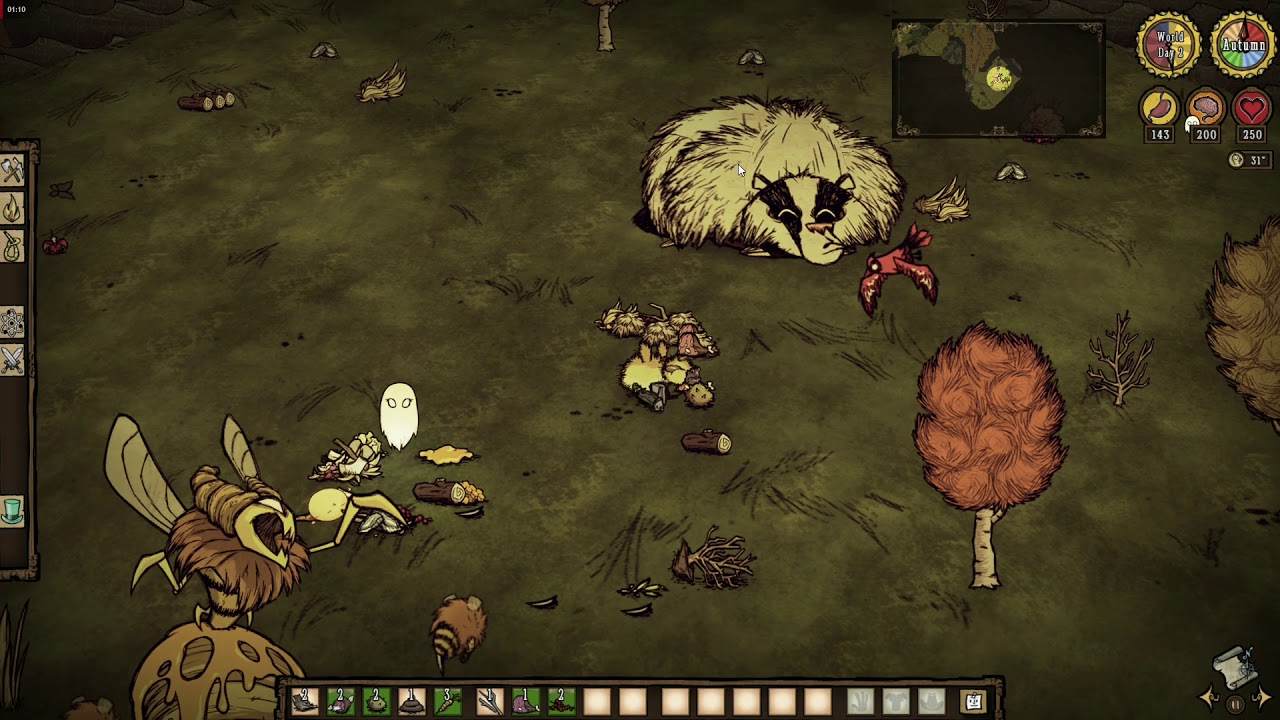Rotate camera right with arrow button
Viewport: 1280px width, 720px height.
pos(1261,698)
